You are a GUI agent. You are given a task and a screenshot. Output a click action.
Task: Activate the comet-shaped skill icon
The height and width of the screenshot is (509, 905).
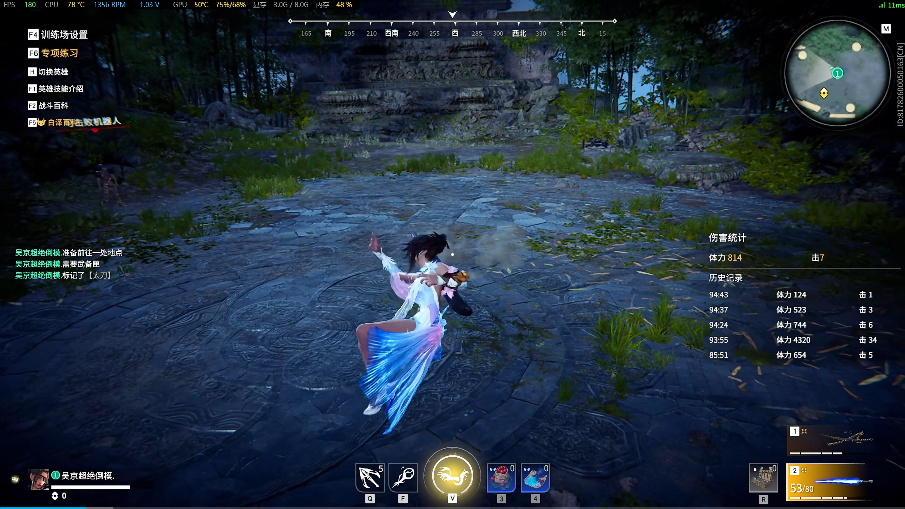[x=402, y=477]
